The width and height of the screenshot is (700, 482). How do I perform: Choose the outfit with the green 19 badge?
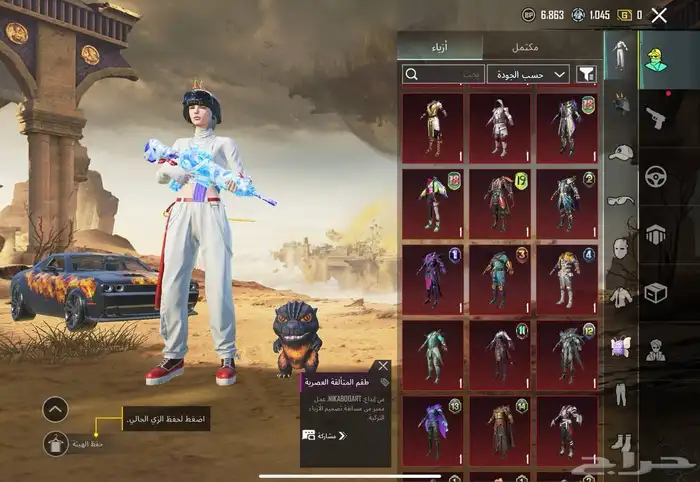pyautogui.click(x=499, y=200)
